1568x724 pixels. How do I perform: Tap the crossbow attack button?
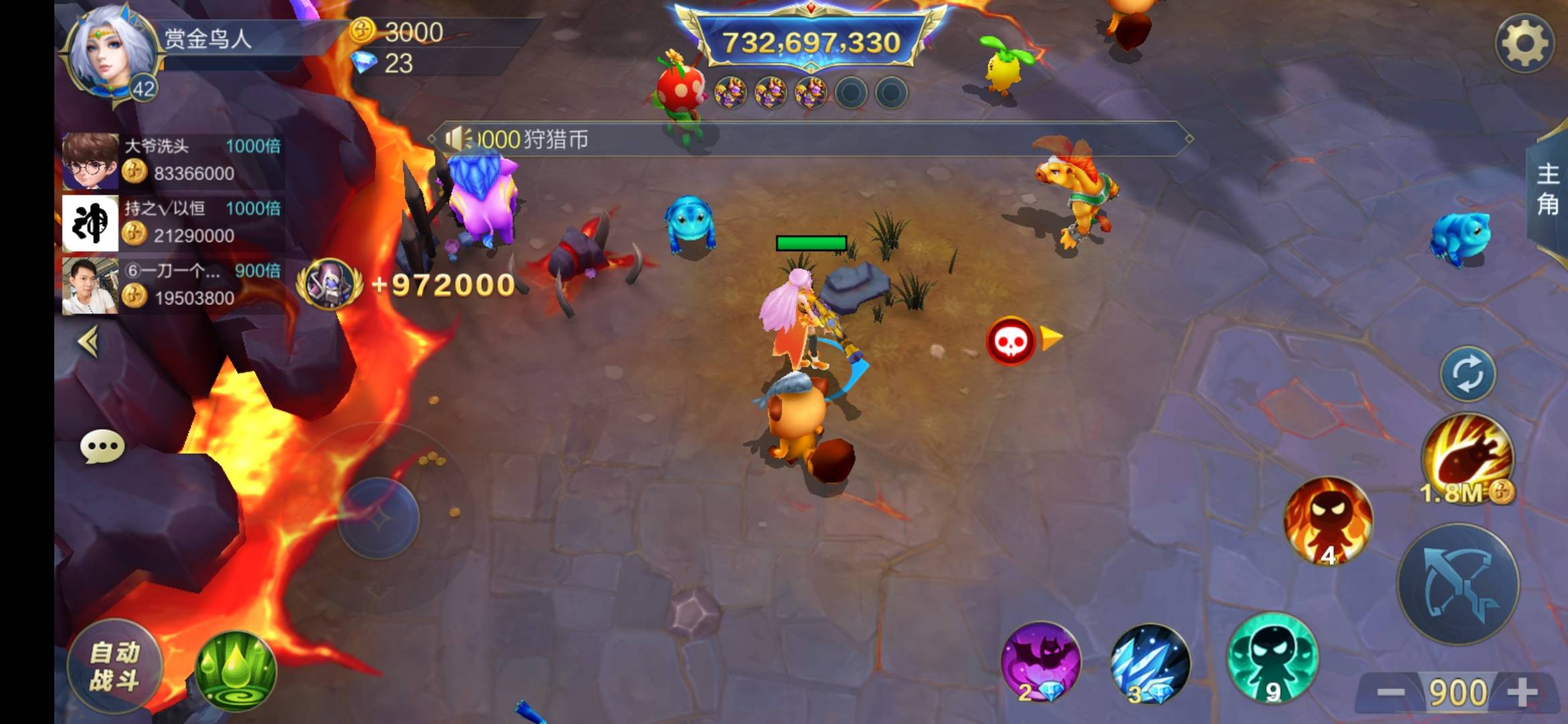pyautogui.click(x=1458, y=585)
